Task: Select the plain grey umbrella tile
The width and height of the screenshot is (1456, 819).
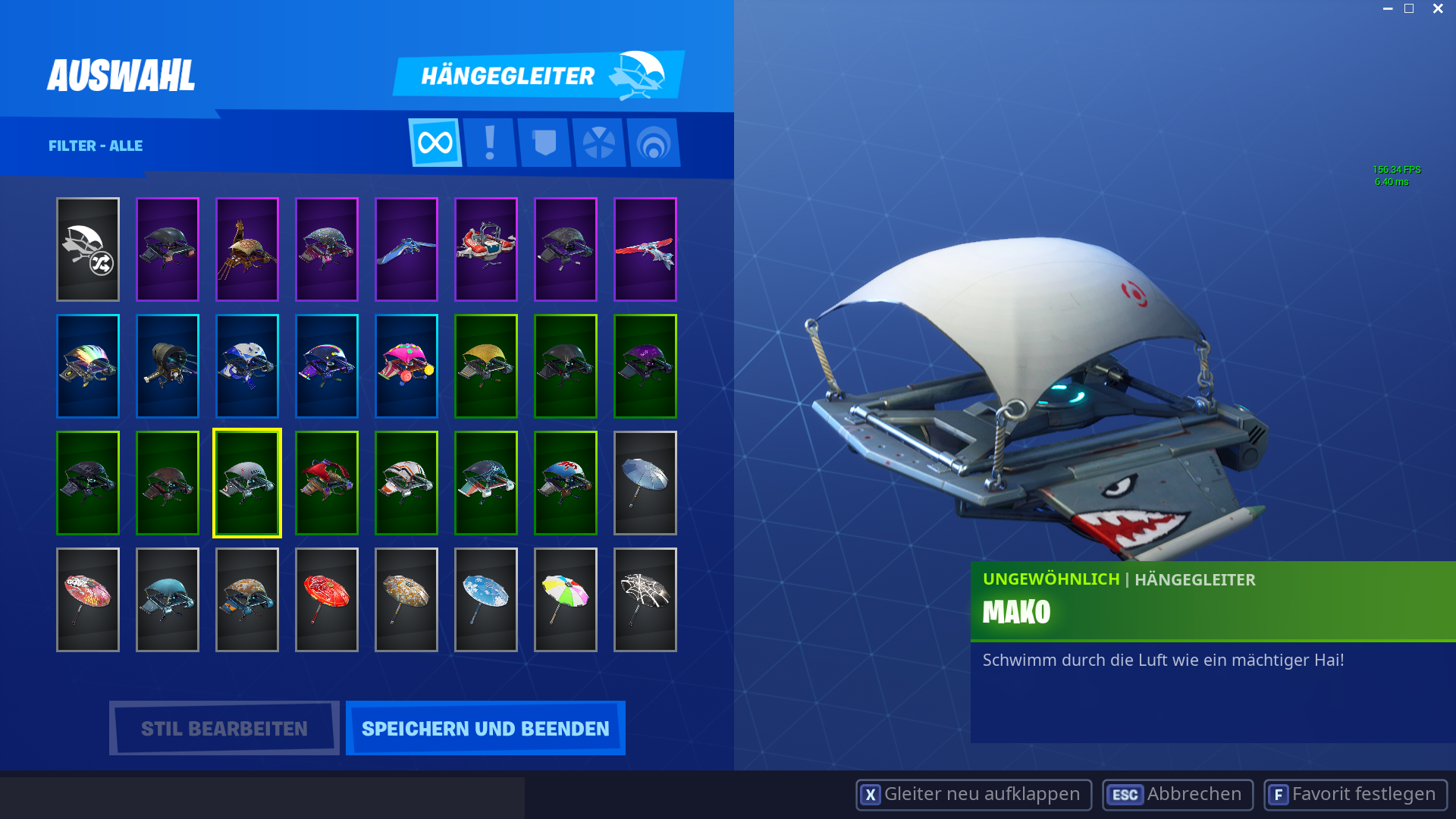Action: 645,483
